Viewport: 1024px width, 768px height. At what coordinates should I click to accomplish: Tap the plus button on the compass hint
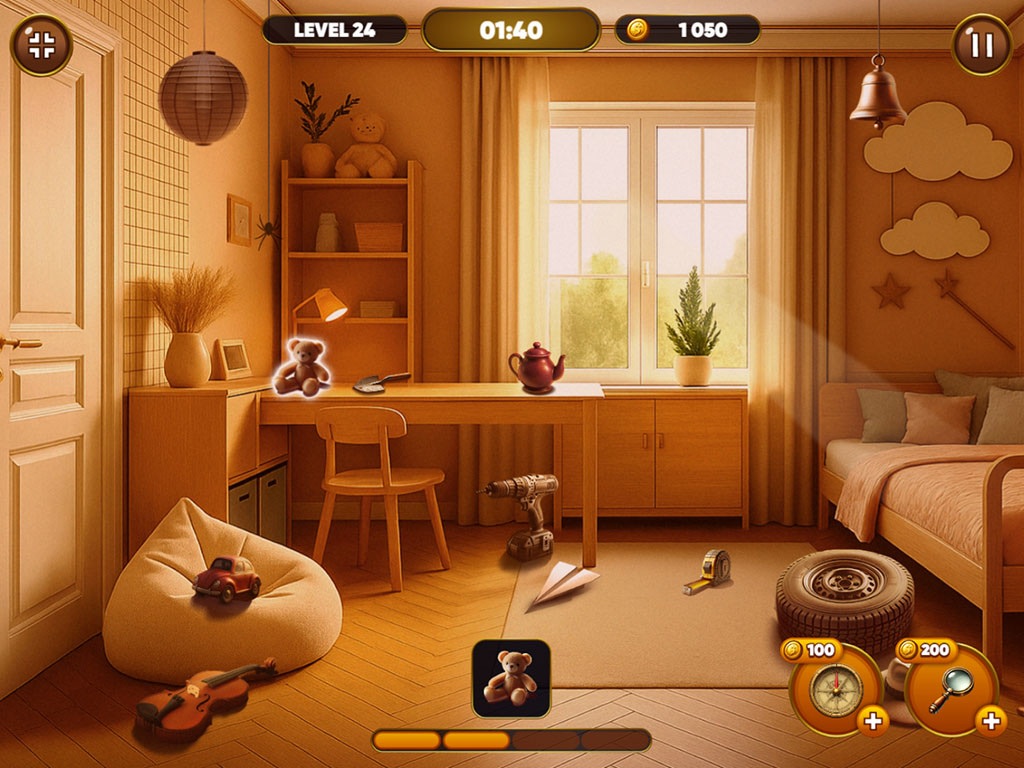[x=872, y=720]
